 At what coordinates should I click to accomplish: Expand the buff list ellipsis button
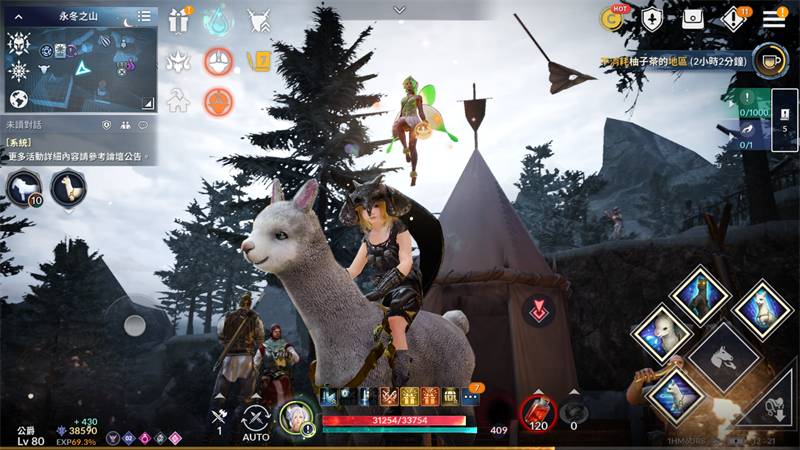pyautogui.click(x=471, y=396)
